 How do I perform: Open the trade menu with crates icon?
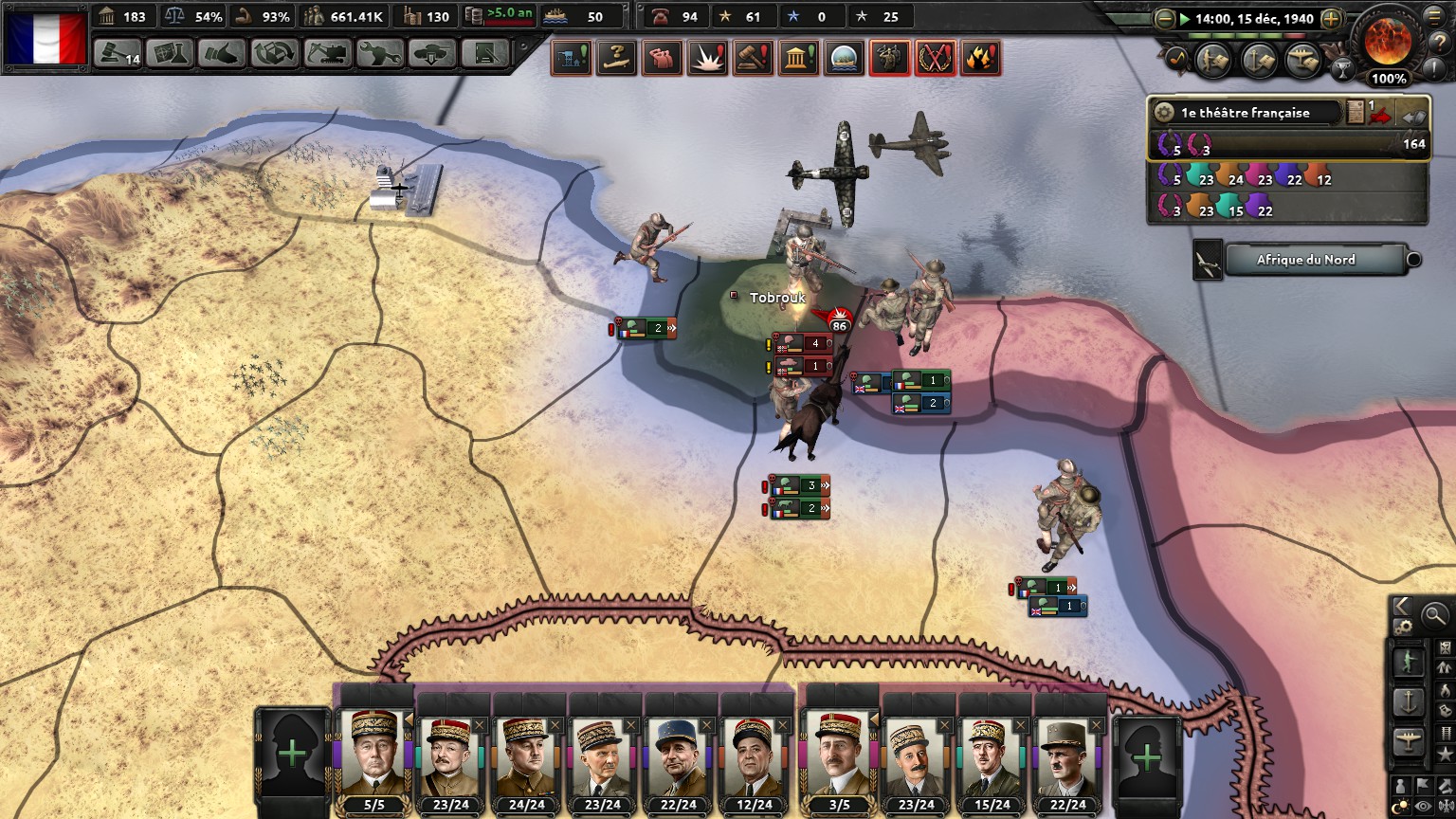tap(274, 53)
